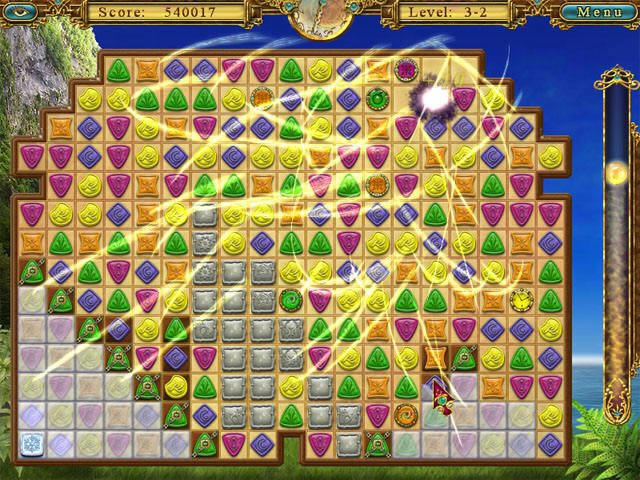Select the orange spiral disc tile

(x=406, y=415)
